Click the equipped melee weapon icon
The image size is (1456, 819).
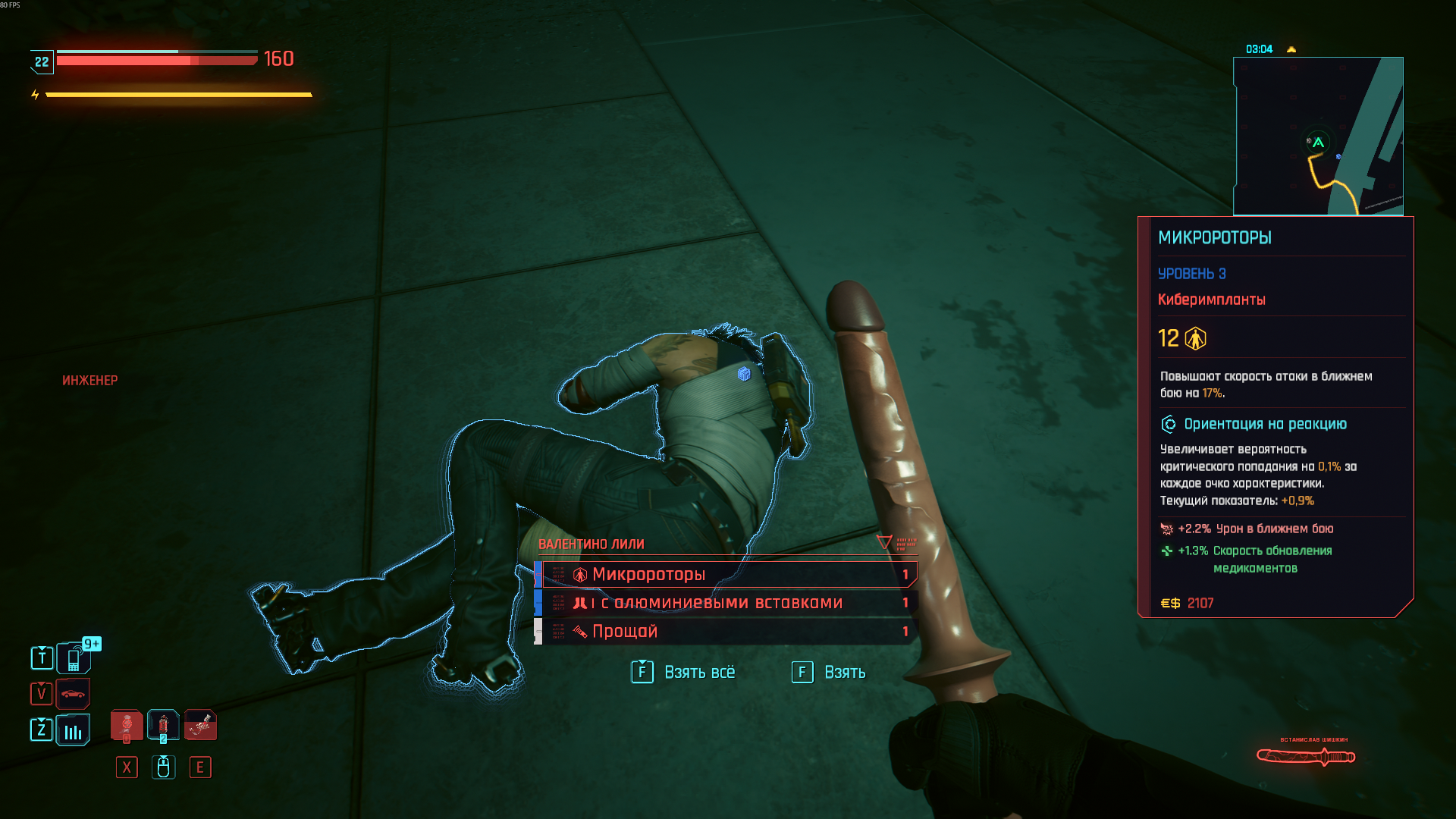pos(1305,756)
